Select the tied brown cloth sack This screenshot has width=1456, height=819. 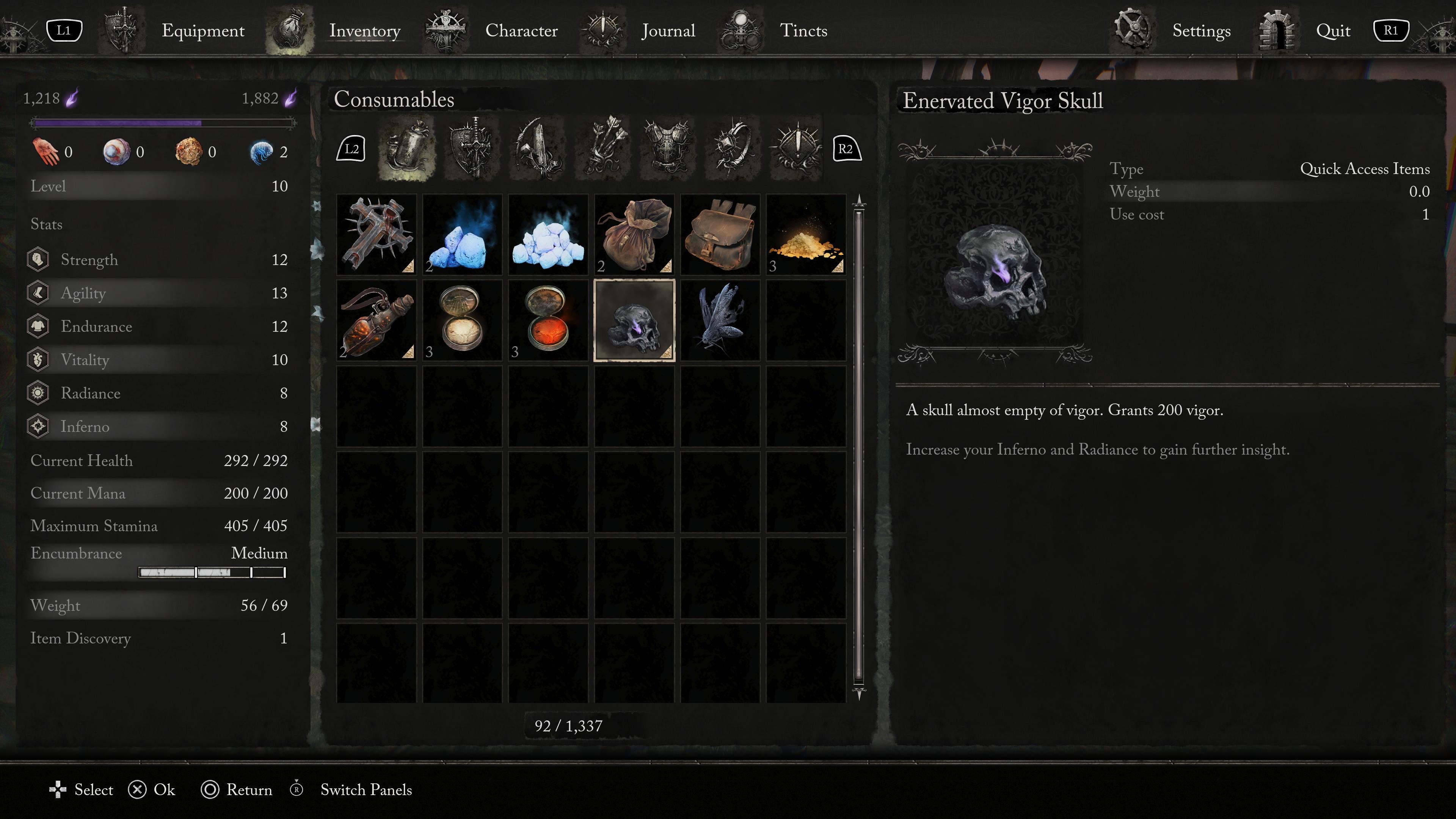pyautogui.click(x=634, y=235)
